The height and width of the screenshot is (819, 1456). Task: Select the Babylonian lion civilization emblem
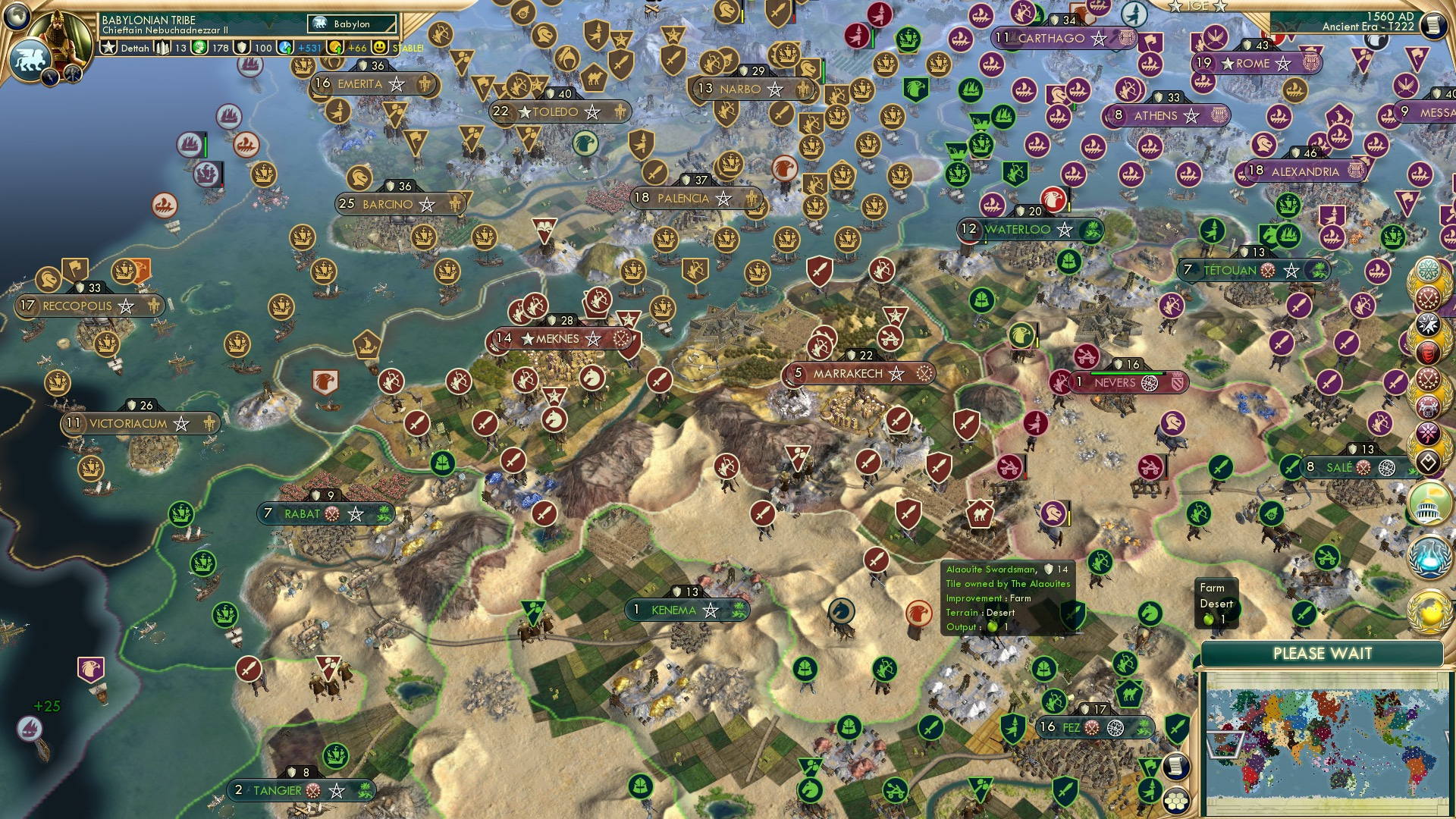[30, 57]
